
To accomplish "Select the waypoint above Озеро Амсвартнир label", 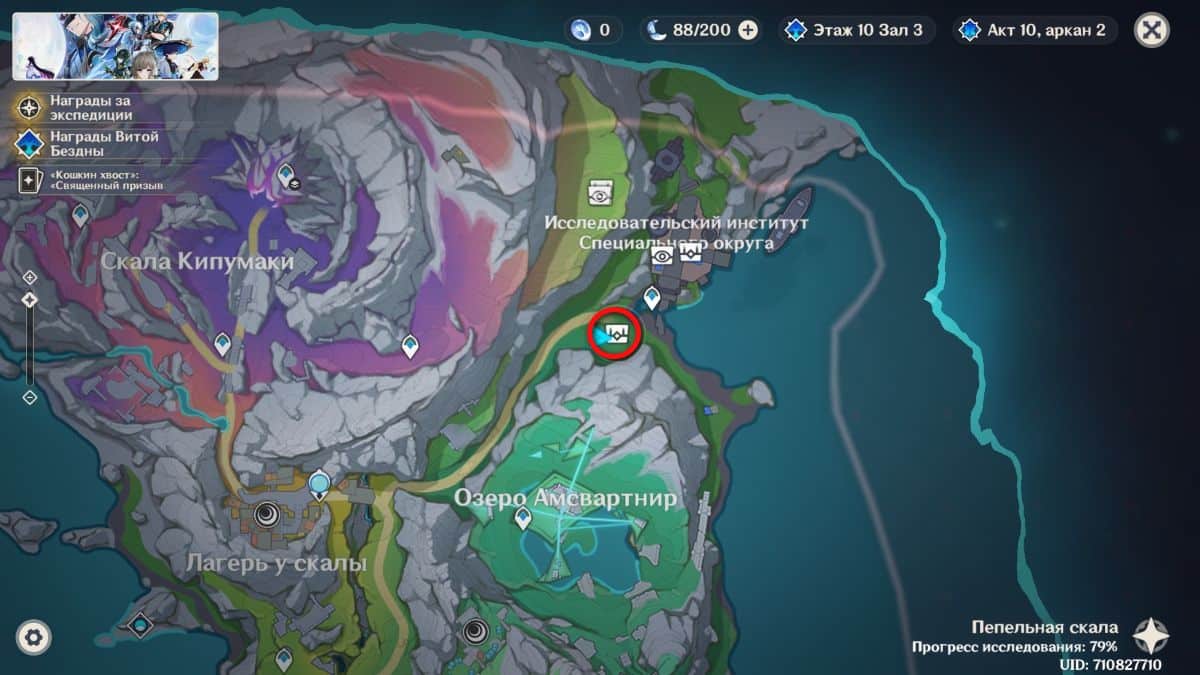I will [x=522, y=518].
